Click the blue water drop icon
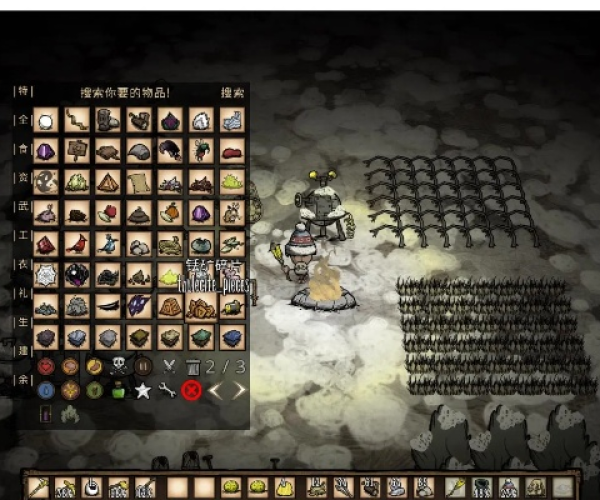600x500 pixels. pos(45,390)
